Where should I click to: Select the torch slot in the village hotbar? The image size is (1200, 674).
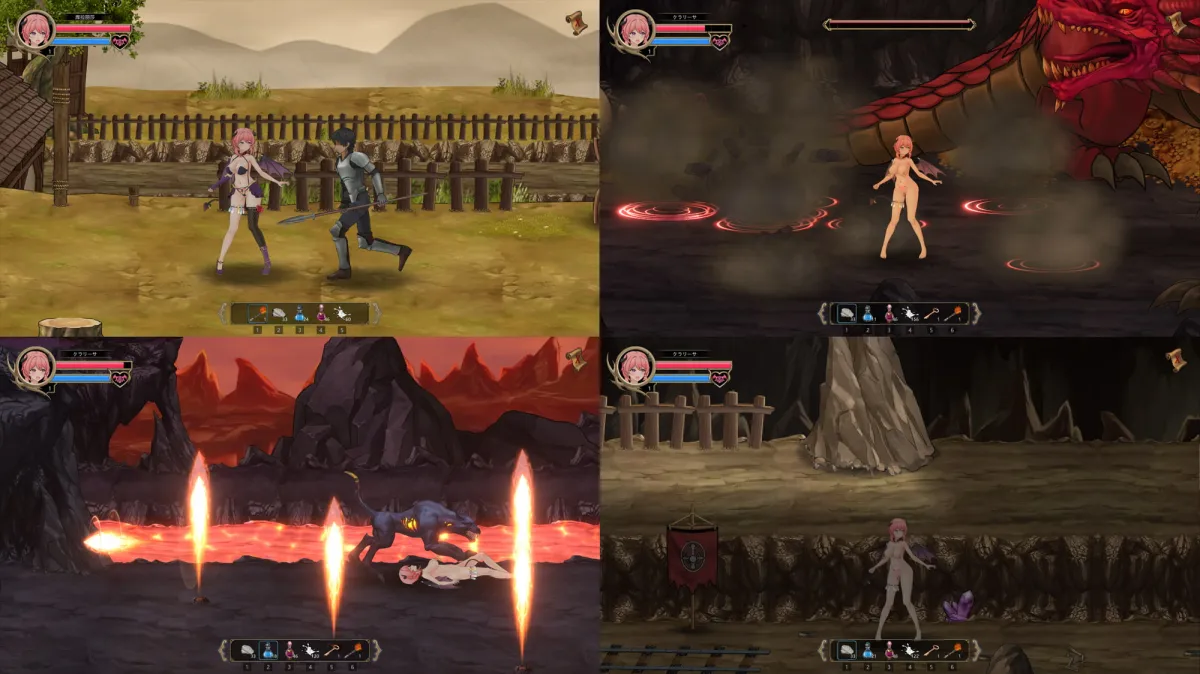[x=256, y=313]
